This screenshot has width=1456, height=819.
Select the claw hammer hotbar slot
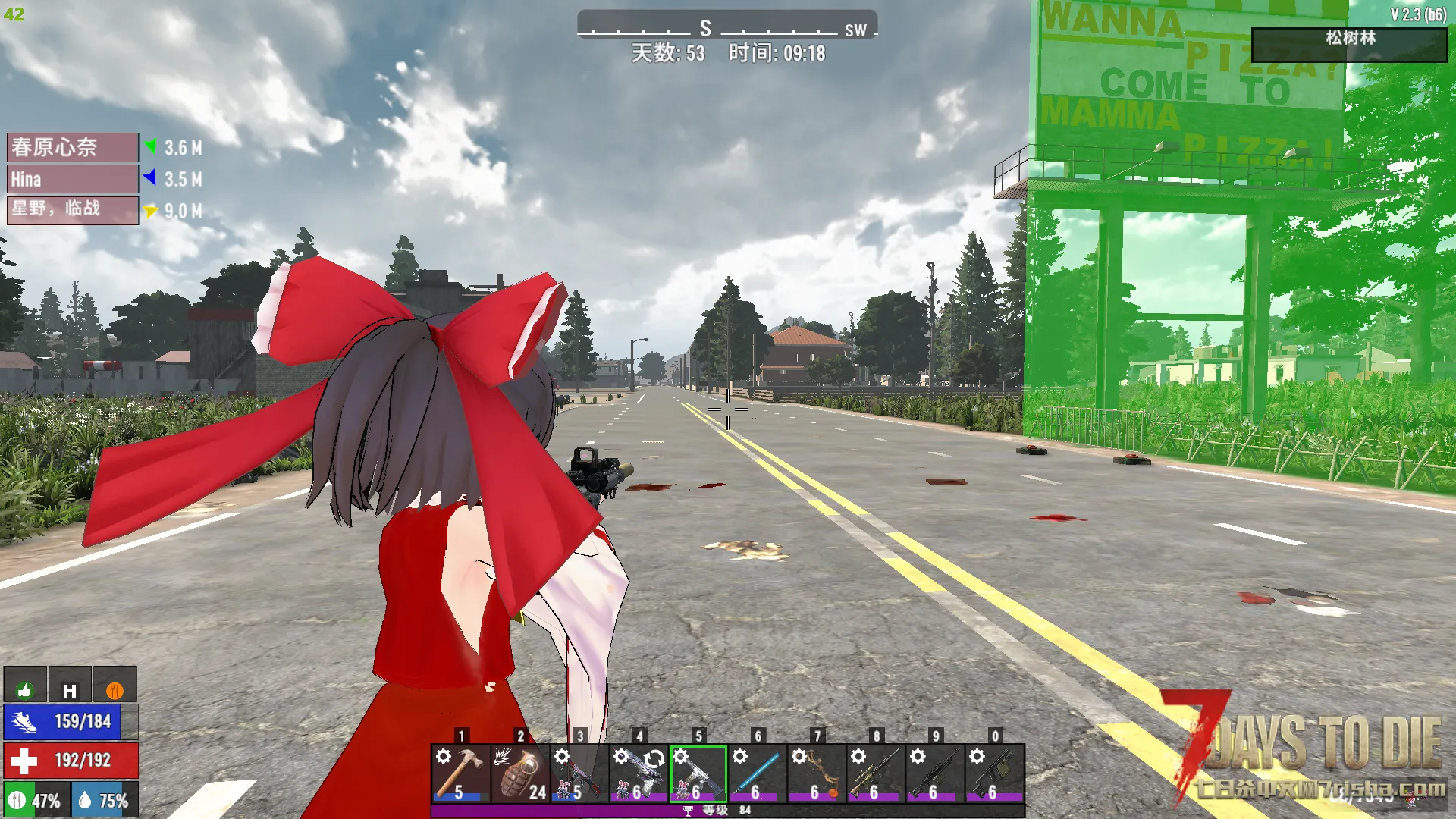(x=460, y=773)
